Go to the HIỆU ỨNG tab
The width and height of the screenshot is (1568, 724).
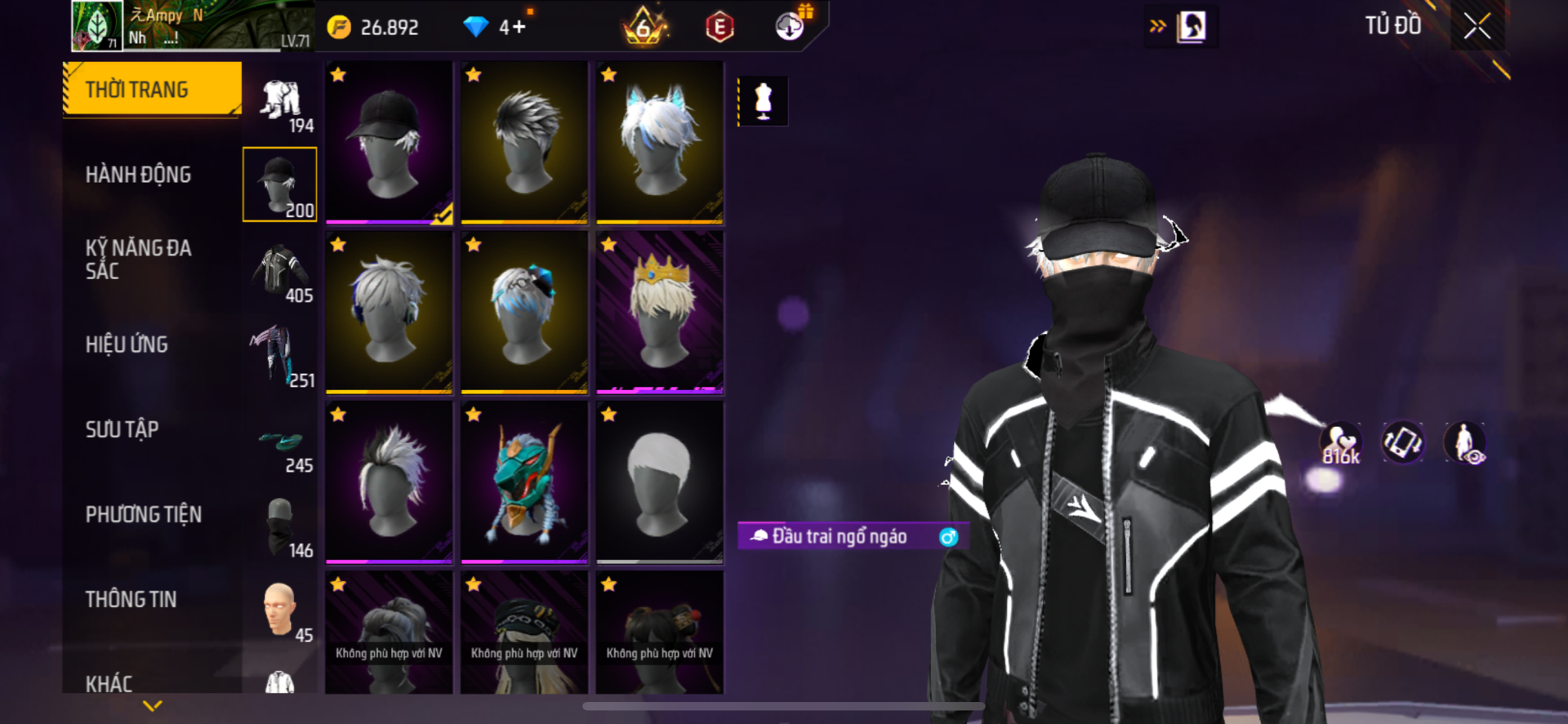point(127,344)
